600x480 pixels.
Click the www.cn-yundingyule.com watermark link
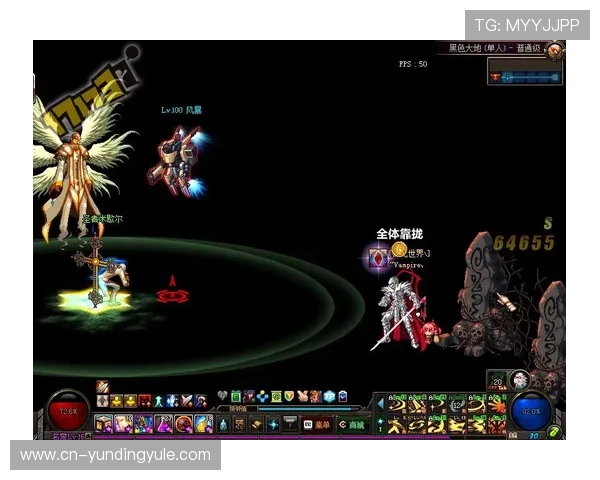click(115, 456)
